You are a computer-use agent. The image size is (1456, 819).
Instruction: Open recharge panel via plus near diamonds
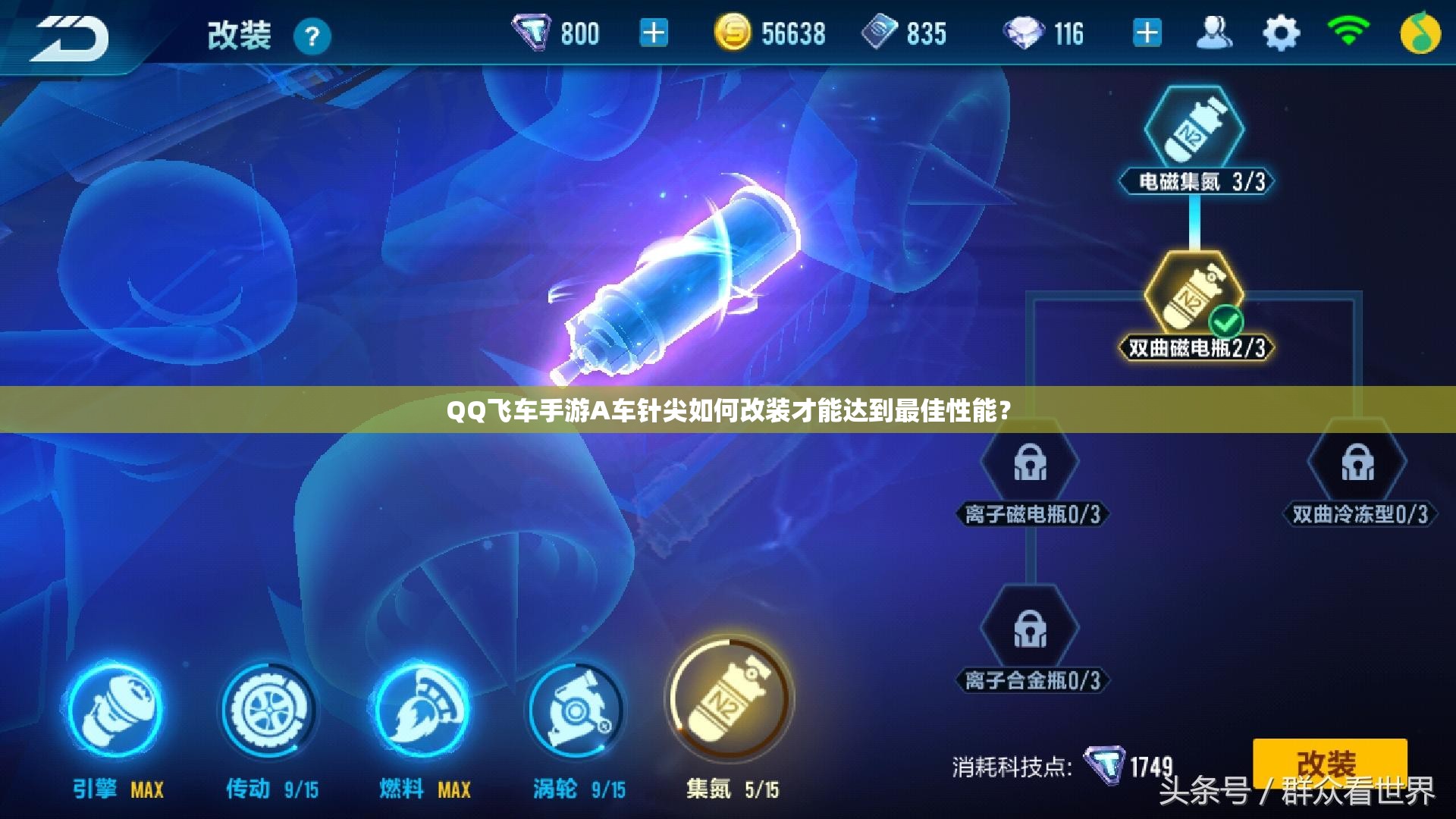1146,32
